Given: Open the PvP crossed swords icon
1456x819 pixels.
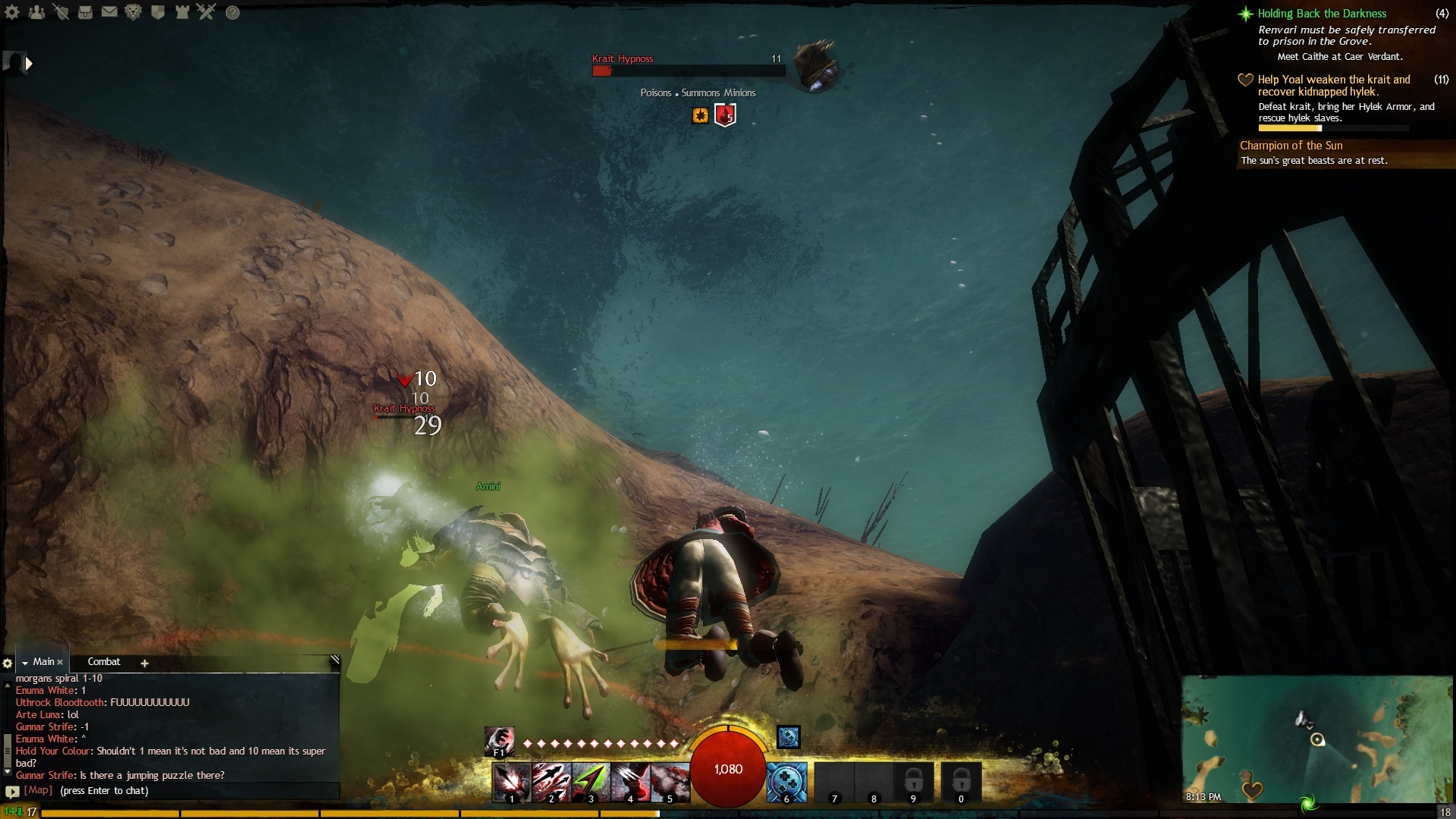Looking at the screenshot, I should point(206,12).
